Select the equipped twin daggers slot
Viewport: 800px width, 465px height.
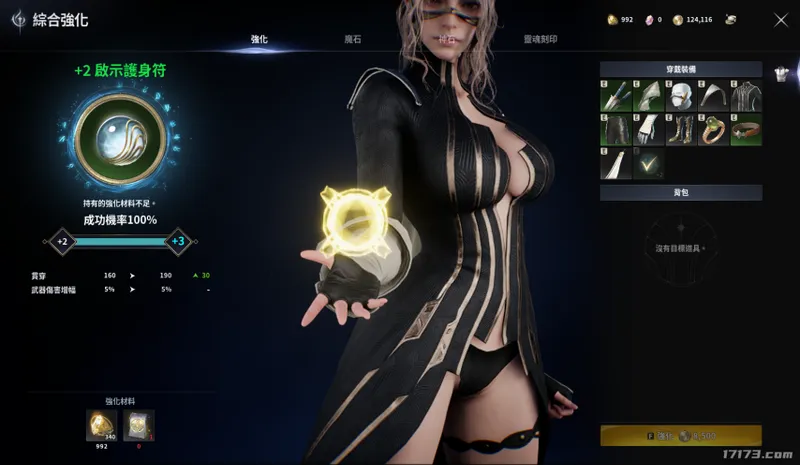(616, 97)
